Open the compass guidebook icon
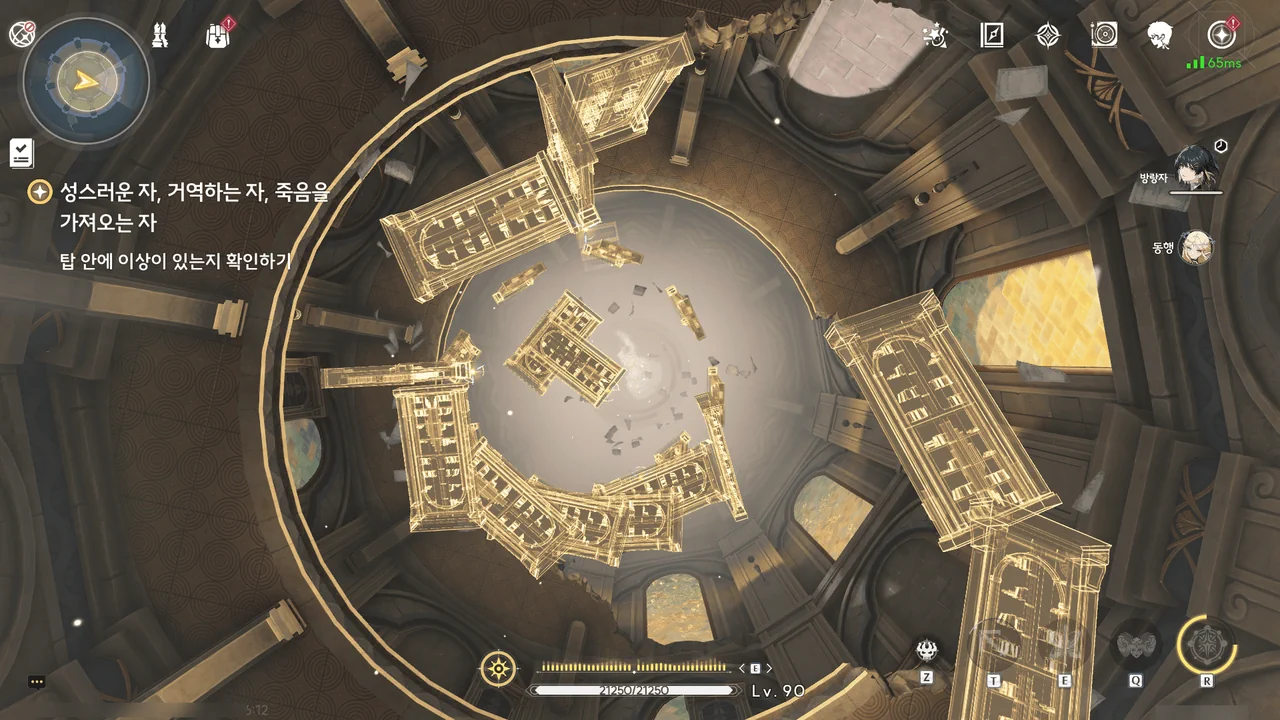The width and height of the screenshot is (1280, 720). coord(991,36)
